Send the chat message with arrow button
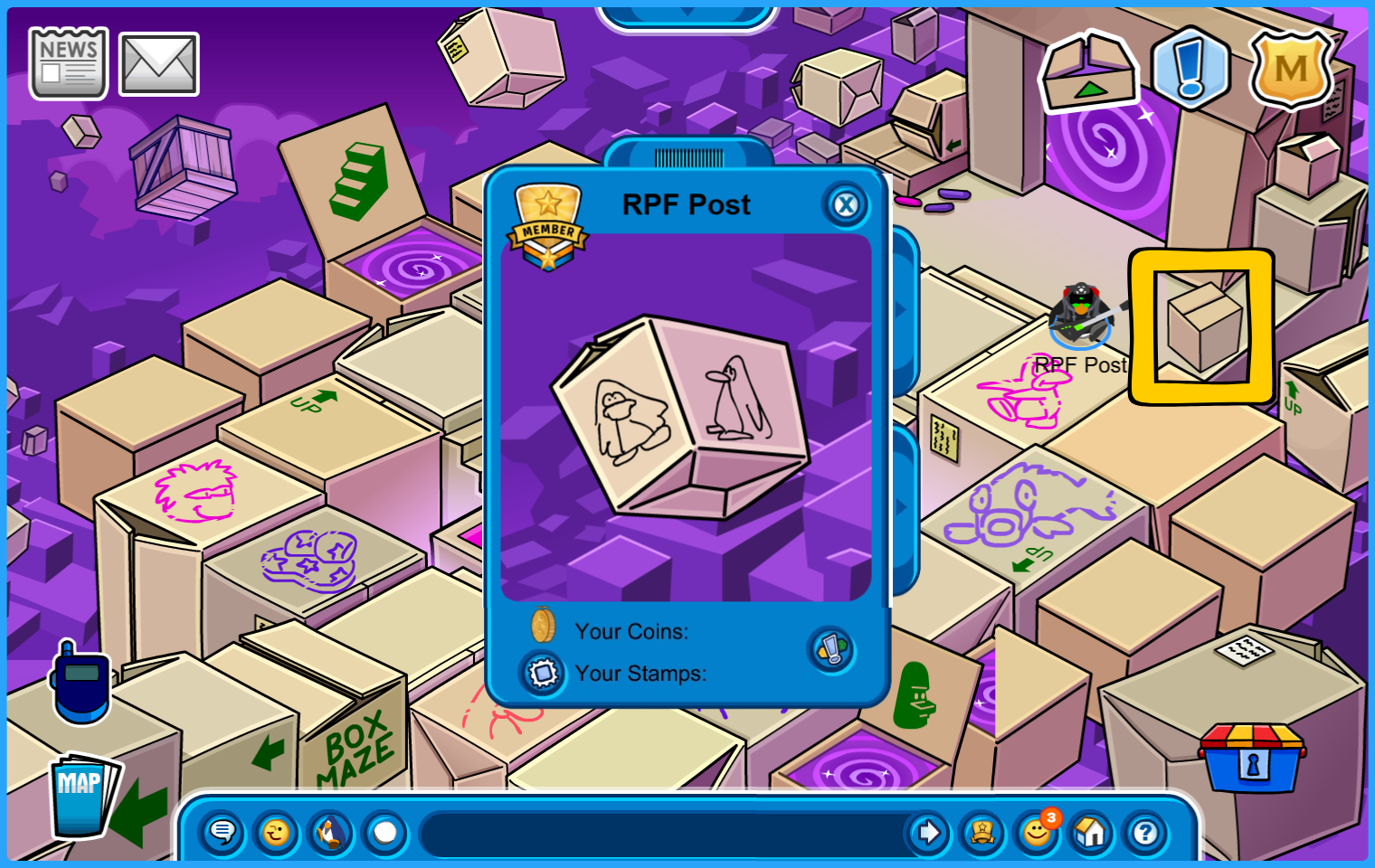 pyautogui.click(x=928, y=832)
